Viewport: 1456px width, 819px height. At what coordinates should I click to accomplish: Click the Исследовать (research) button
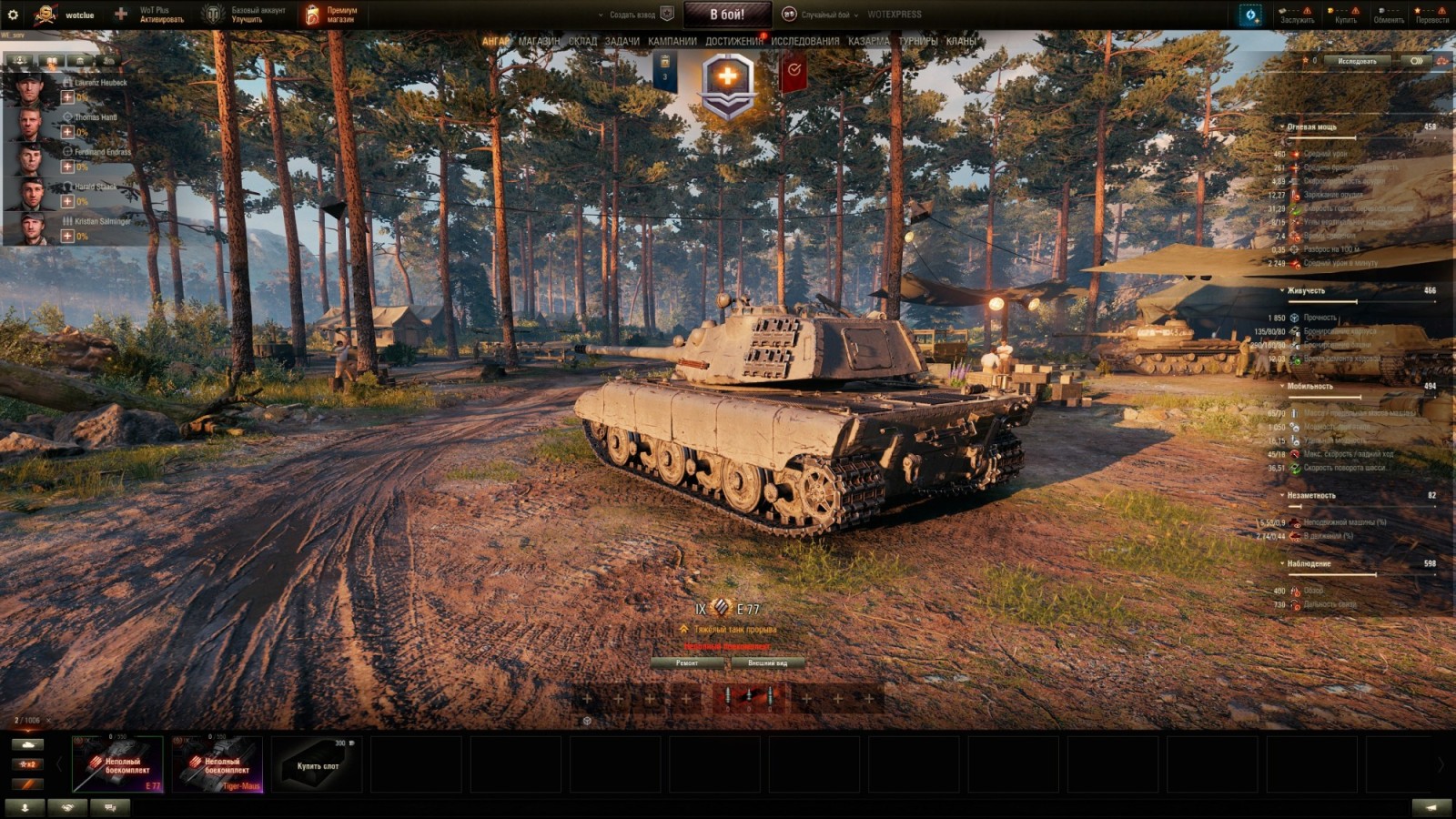(1357, 61)
